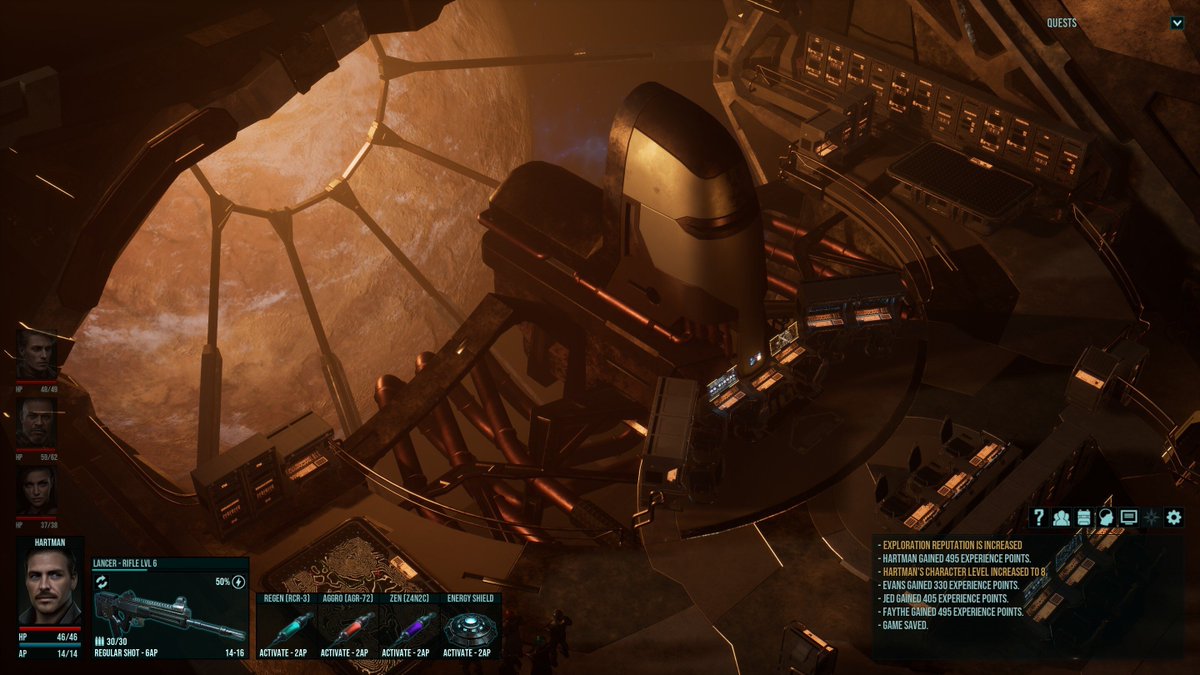Open the help question mark icon
1200x675 pixels.
1039,517
